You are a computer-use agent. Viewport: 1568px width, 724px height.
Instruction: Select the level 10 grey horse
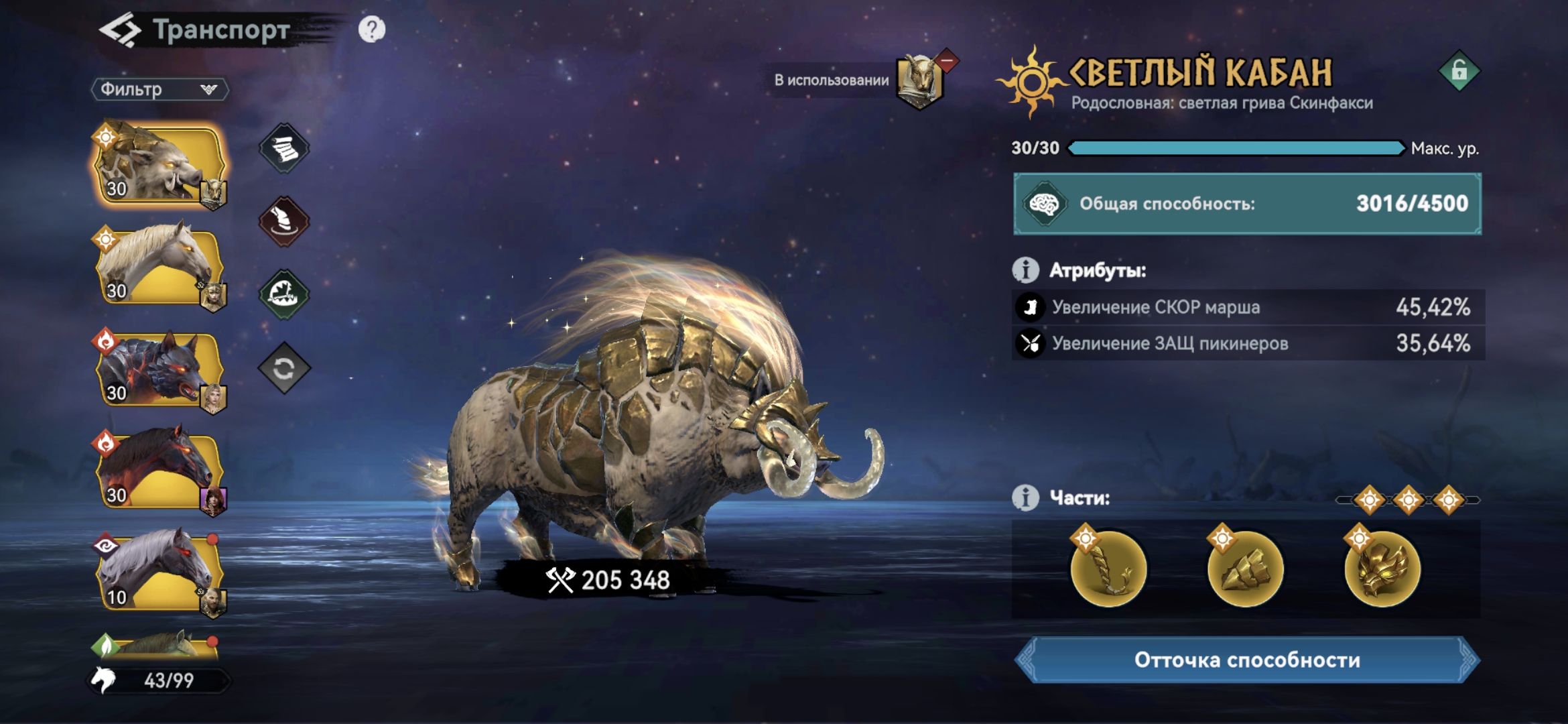(x=158, y=572)
